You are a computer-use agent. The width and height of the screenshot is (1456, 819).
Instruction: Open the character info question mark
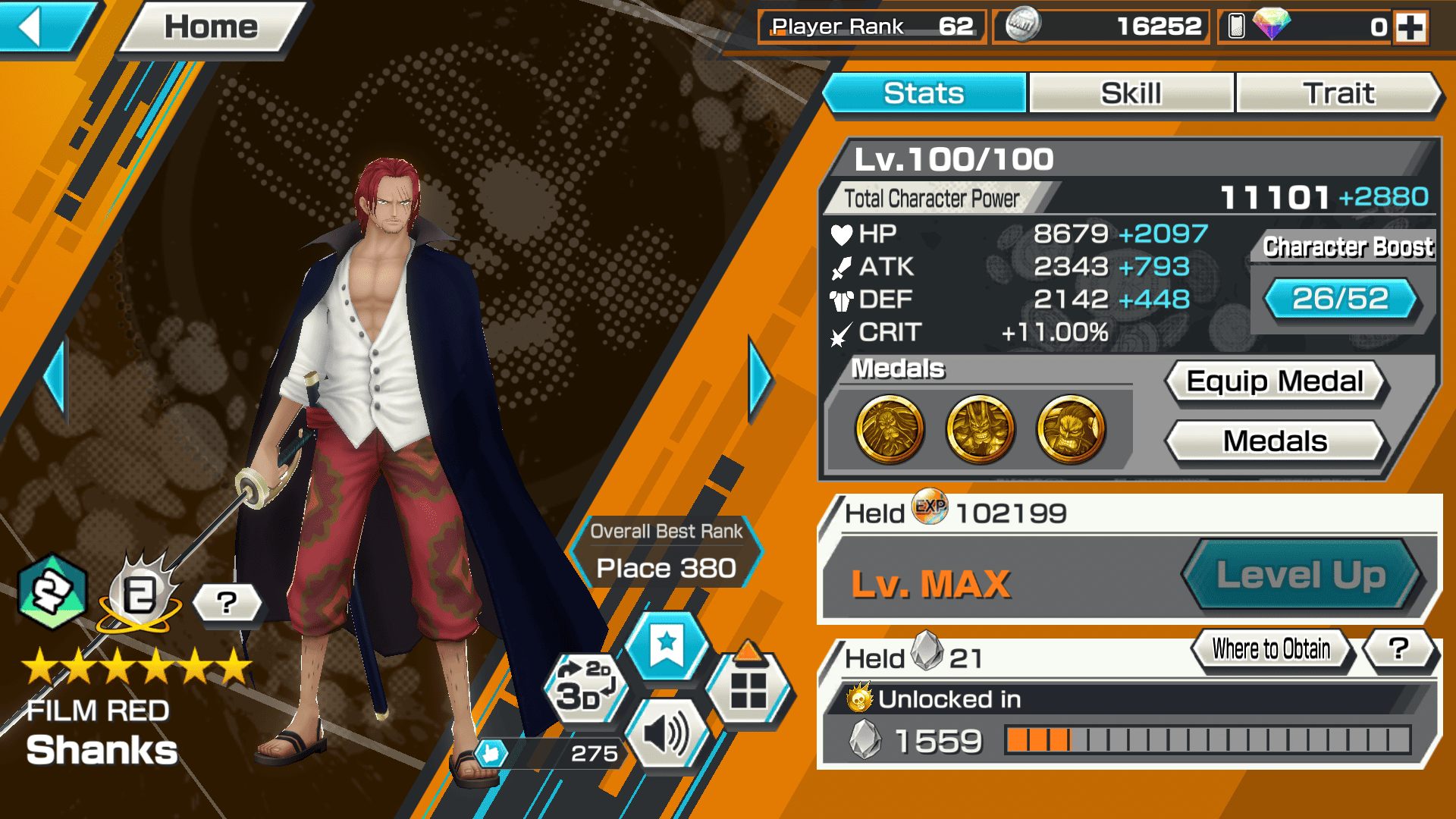(227, 604)
